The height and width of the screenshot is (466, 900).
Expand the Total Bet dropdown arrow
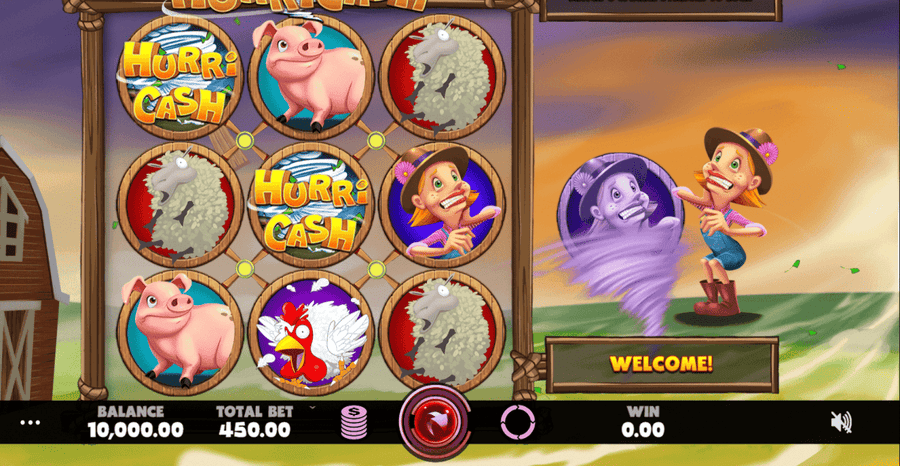click(311, 408)
